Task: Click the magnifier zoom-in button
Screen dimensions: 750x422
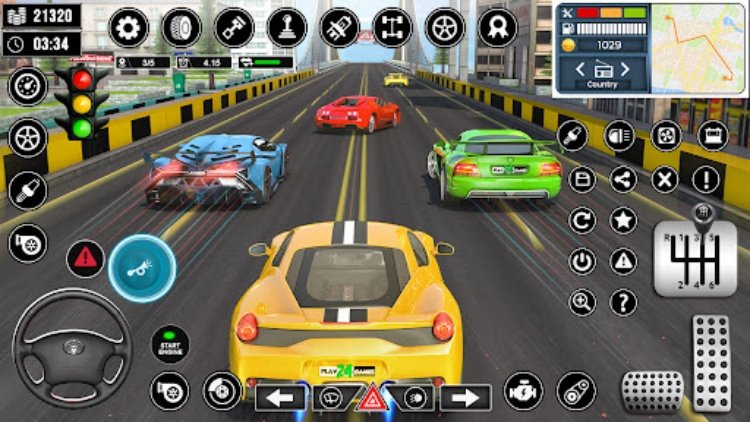Action: point(581,302)
